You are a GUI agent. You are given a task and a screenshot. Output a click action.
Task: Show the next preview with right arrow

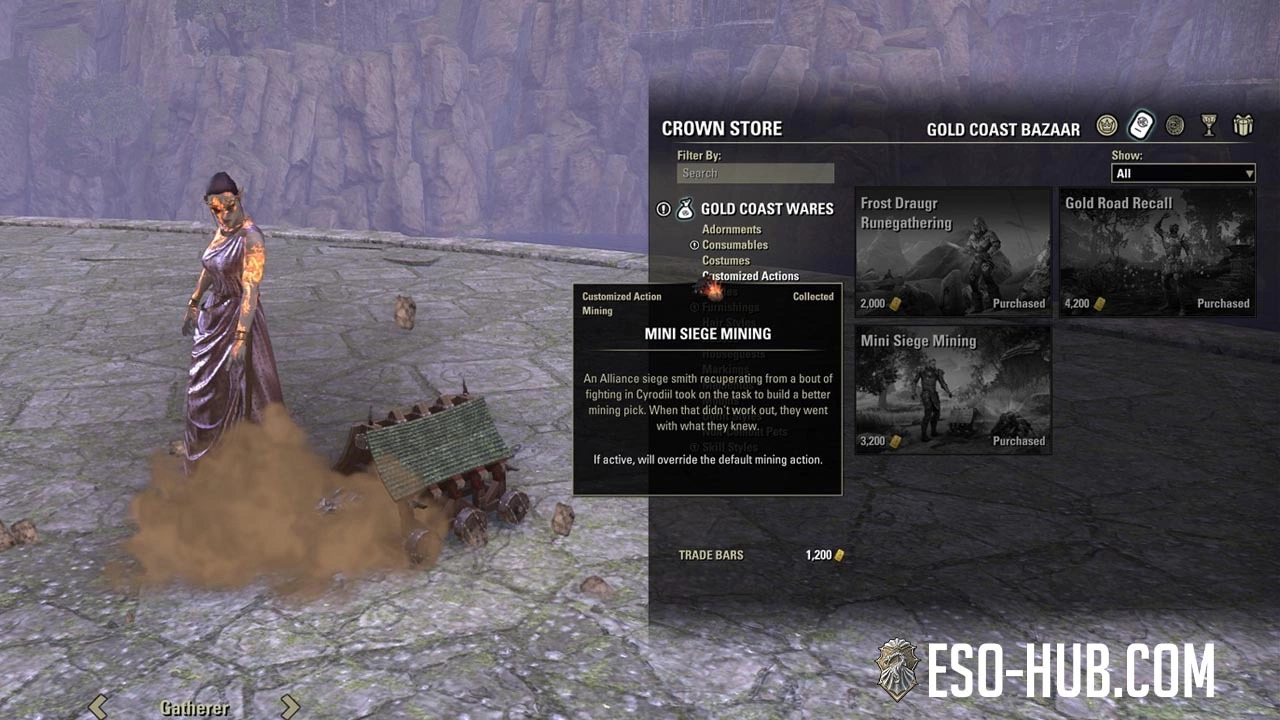[289, 706]
